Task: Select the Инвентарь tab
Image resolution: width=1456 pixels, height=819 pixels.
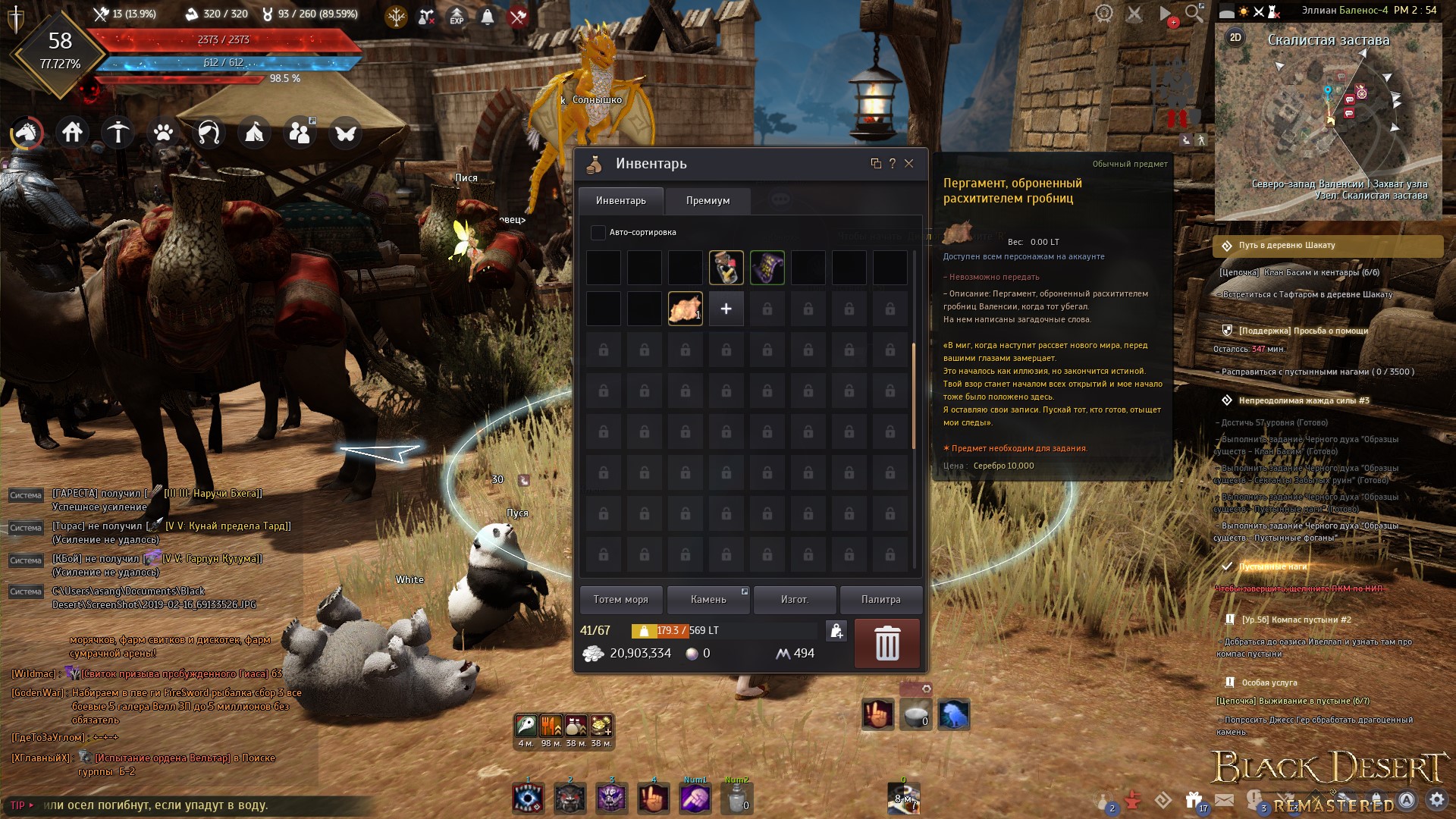Action: 620,201
